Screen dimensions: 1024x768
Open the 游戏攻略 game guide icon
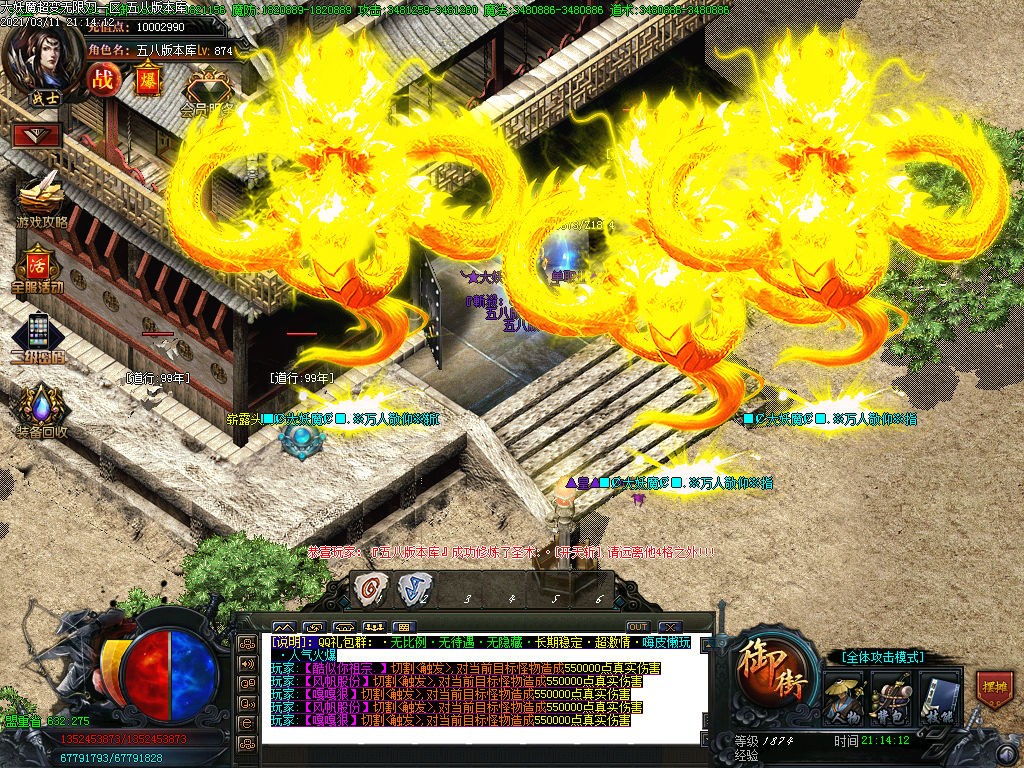point(40,197)
